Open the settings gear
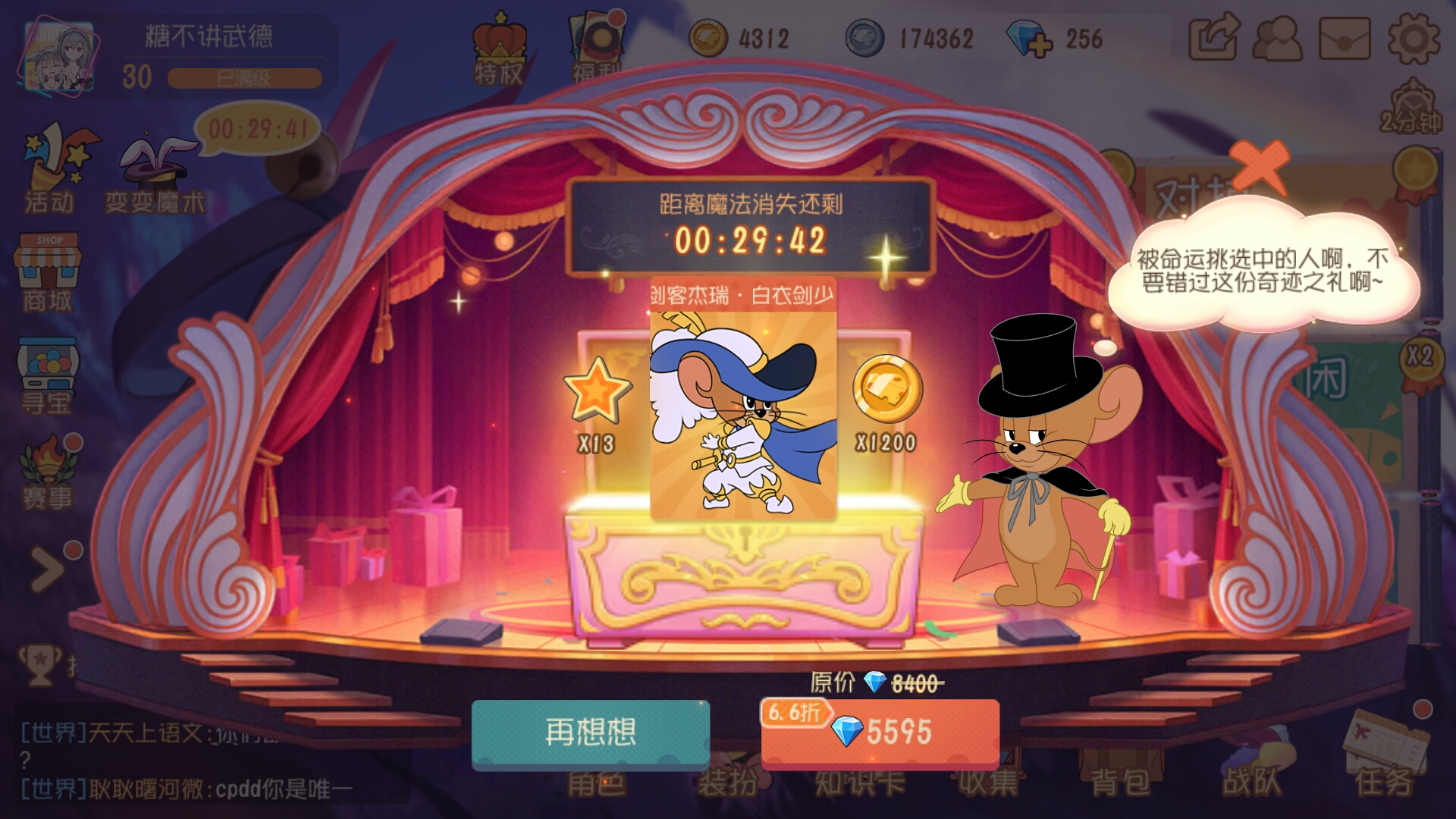 click(x=1416, y=36)
